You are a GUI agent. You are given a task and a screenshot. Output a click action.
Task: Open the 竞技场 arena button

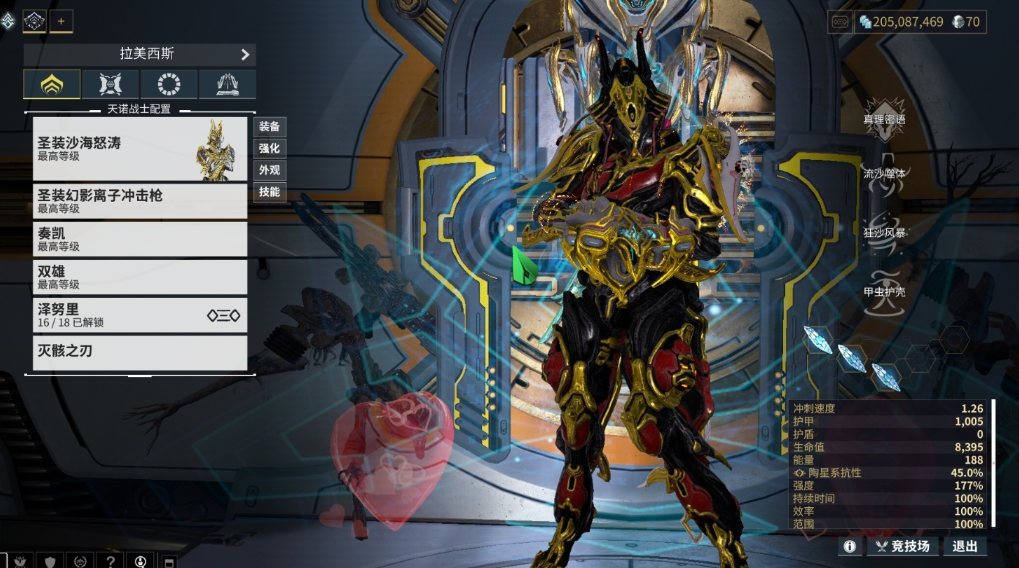(904, 546)
